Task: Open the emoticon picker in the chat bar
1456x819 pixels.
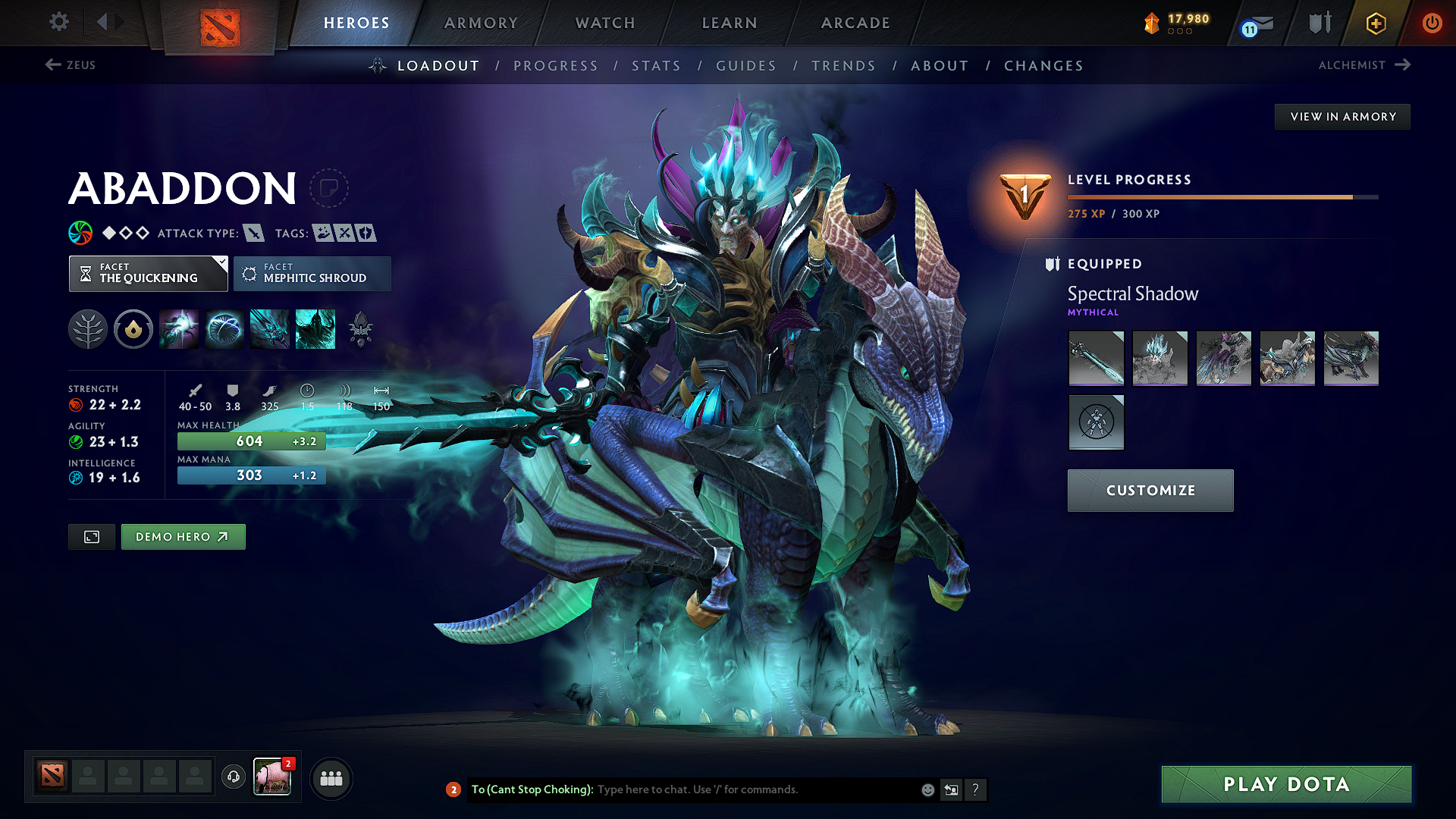Action: click(927, 789)
